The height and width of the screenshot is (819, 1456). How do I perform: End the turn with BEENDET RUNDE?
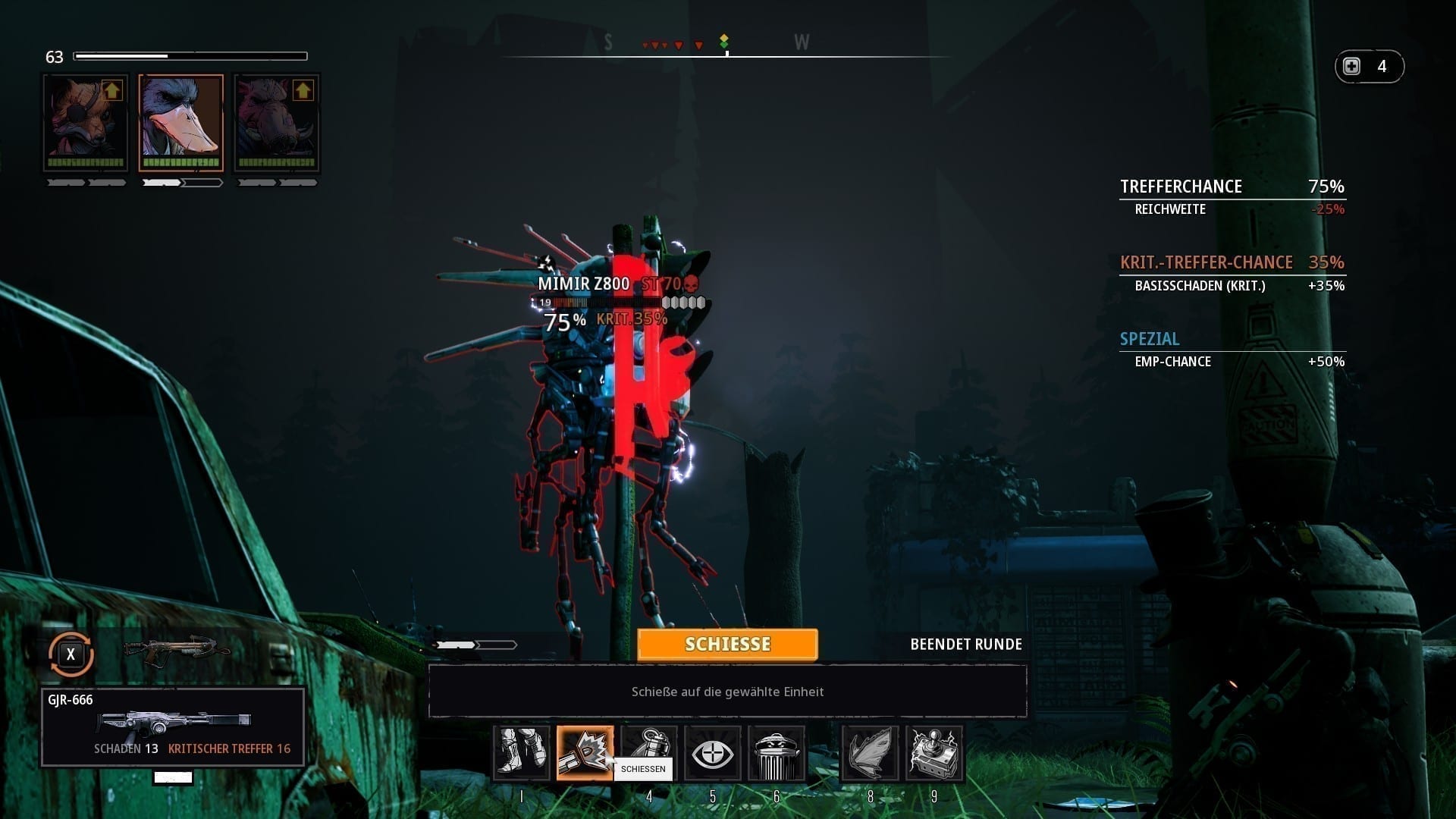[x=965, y=645]
